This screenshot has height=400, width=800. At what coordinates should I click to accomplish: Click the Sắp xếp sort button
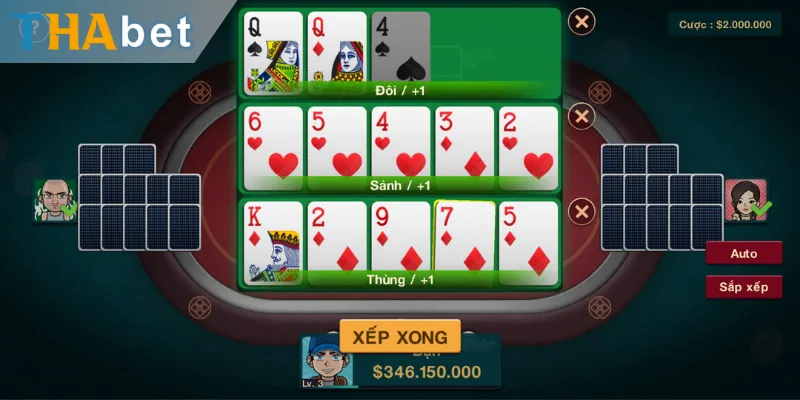click(x=743, y=287)
